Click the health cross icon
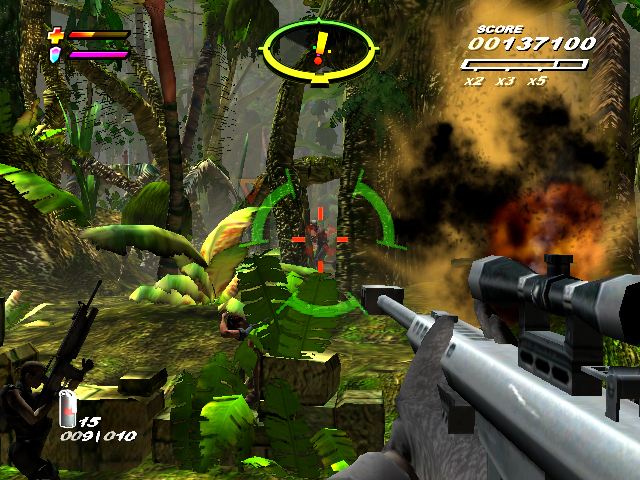Screen dimensions: 640x480 55,36
